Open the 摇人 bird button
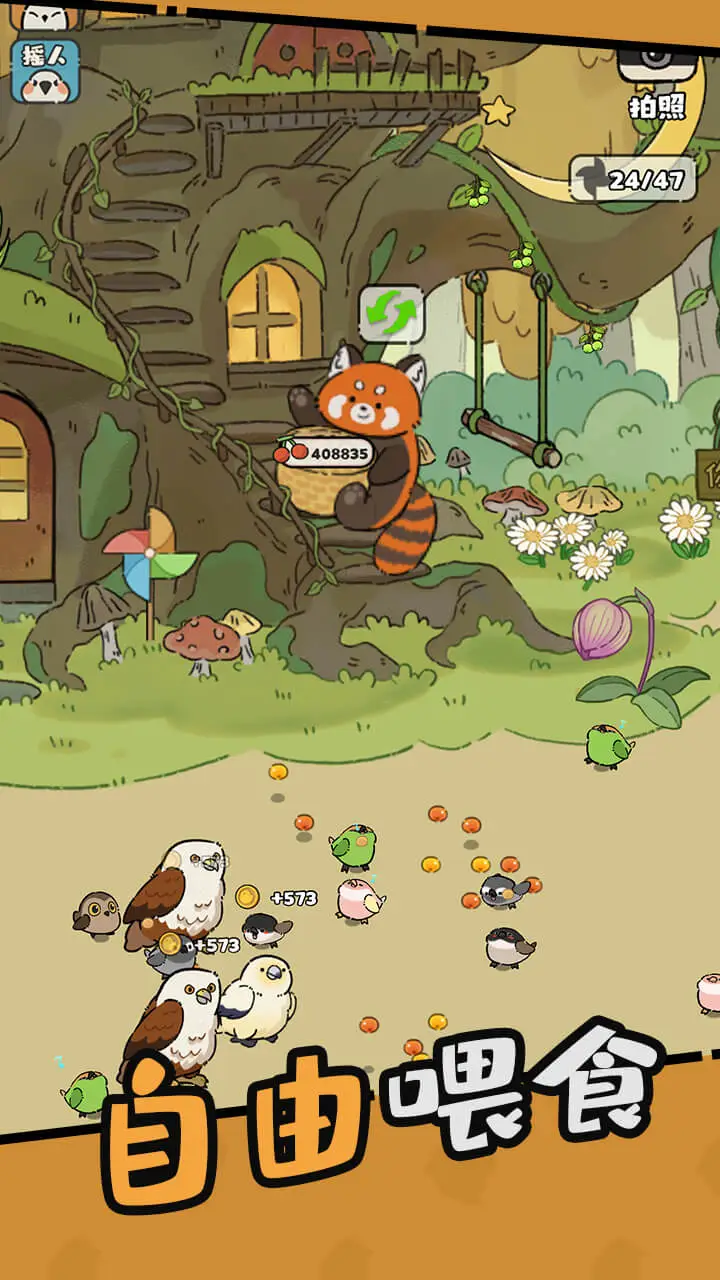Screen dimensions: 720x1280 tap(45, 71)
